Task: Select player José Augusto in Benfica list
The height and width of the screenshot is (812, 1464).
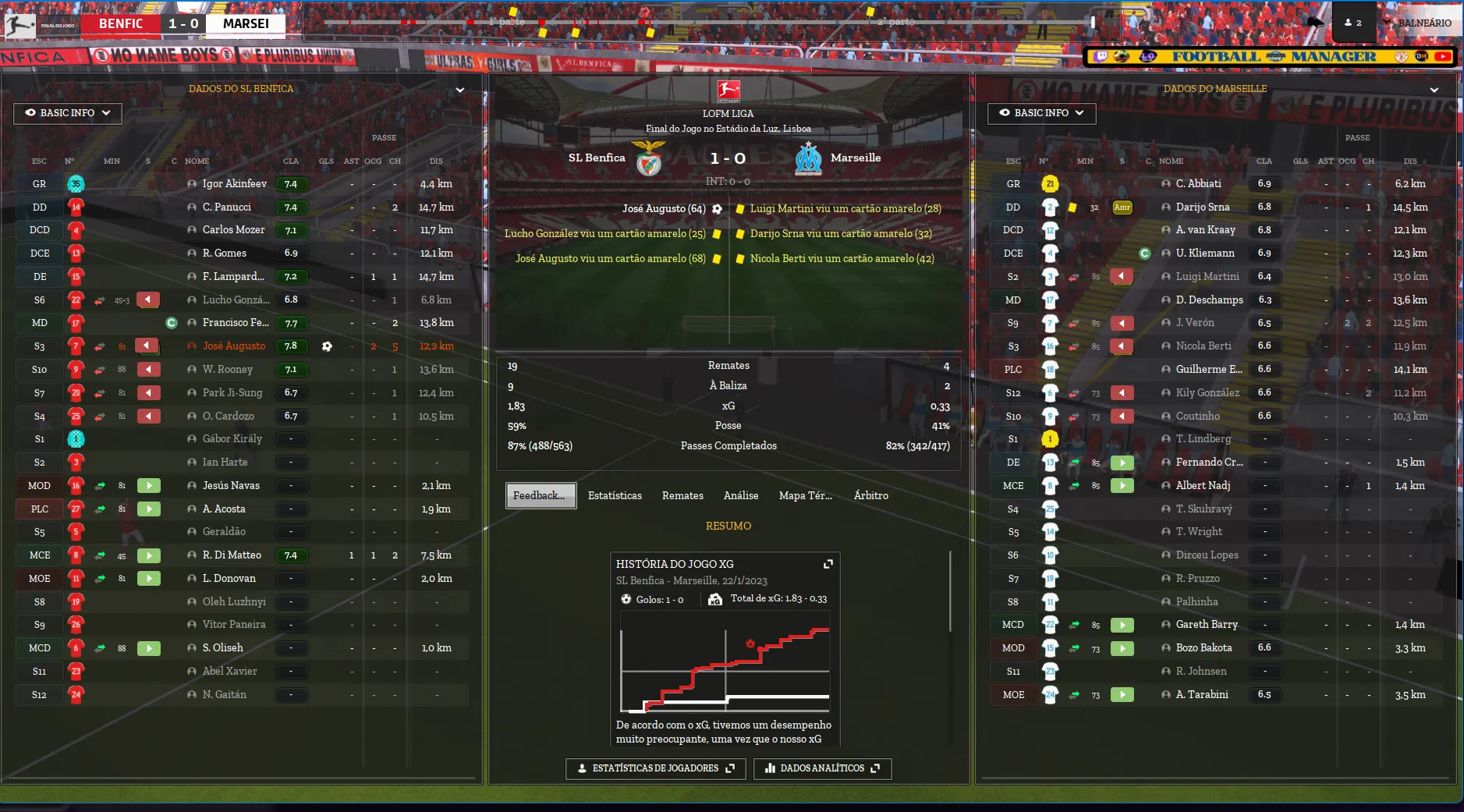Action: 234,346
